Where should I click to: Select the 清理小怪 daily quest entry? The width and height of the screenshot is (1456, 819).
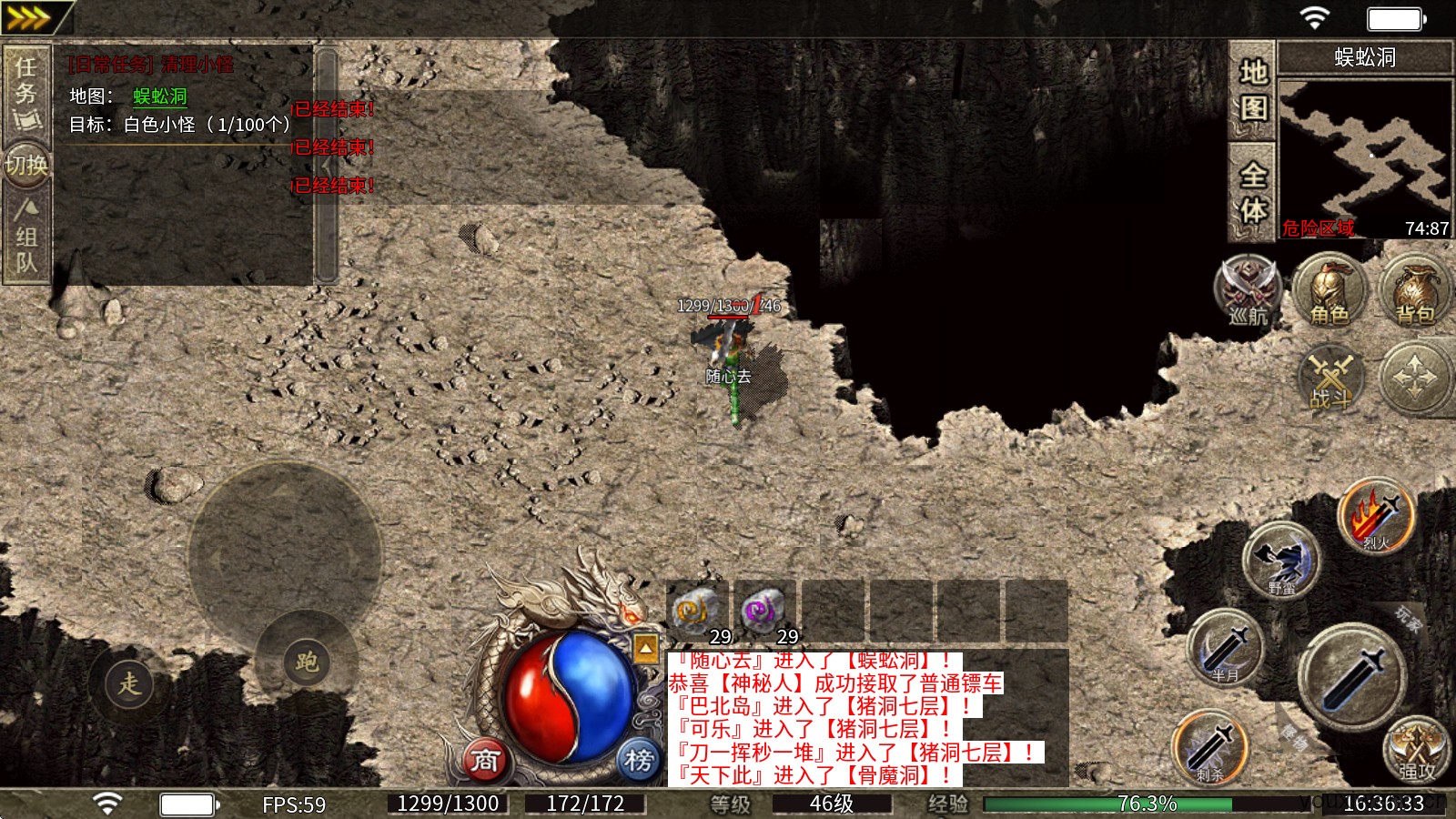pos(152,65)
